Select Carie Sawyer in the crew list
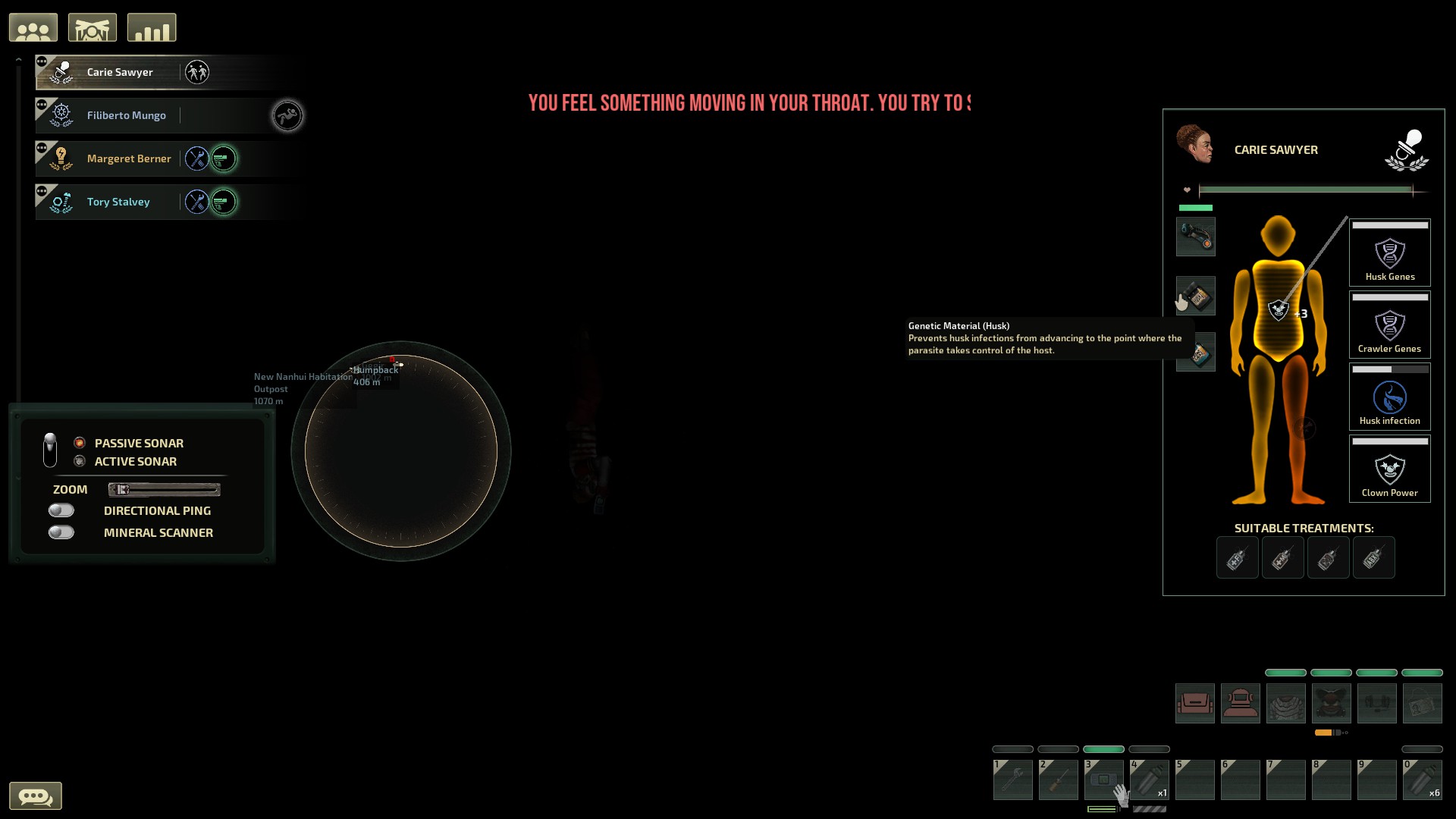 click(x=119, y=72)
